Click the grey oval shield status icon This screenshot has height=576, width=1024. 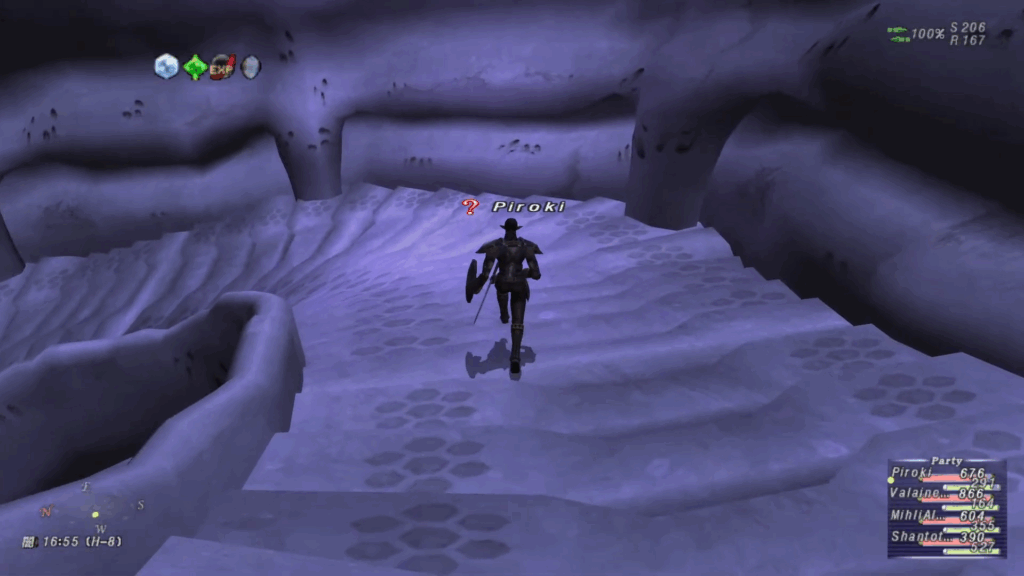pyautogui.click(x=250, y=67)
